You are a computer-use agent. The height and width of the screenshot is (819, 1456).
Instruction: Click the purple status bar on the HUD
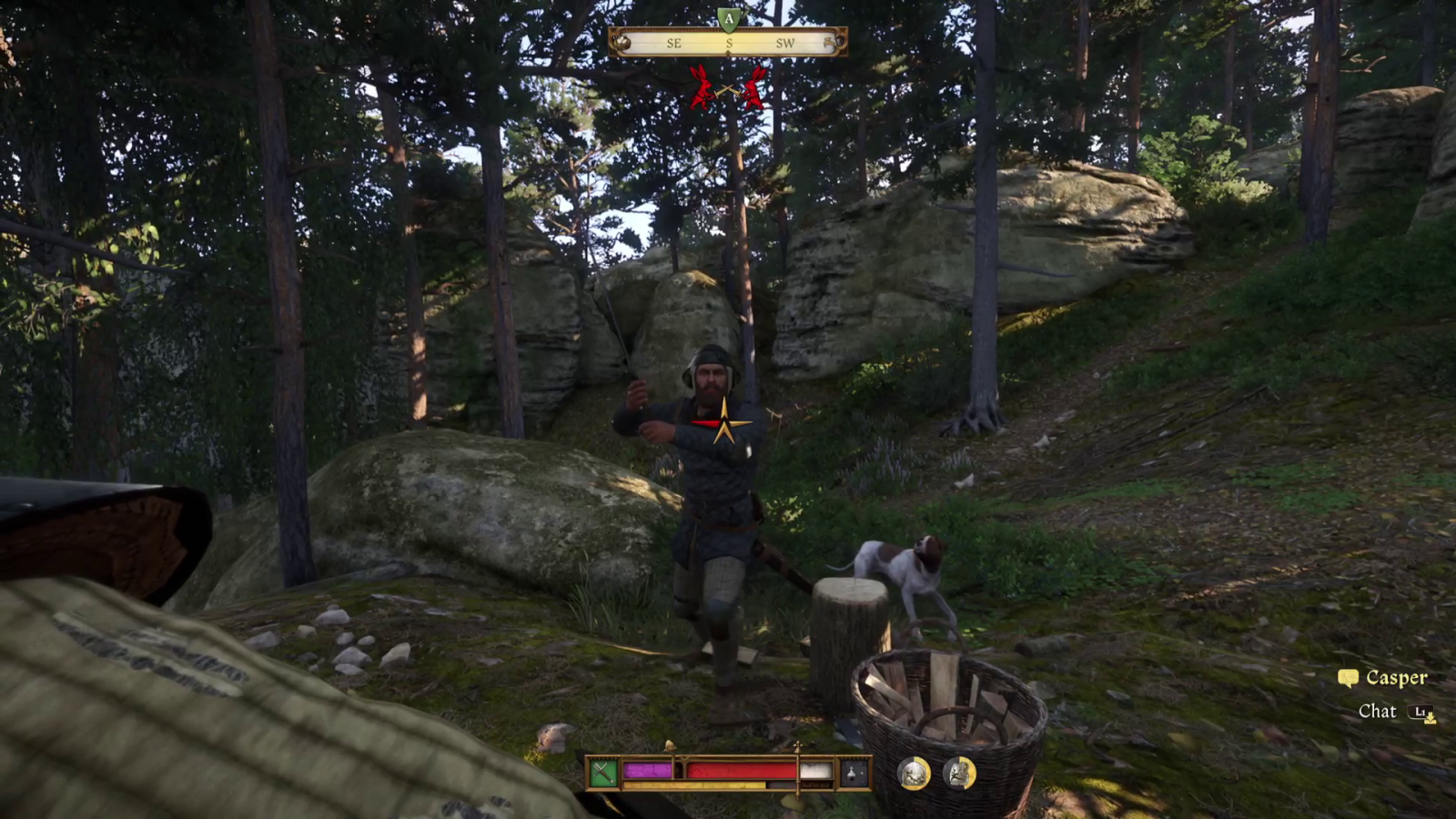649,769
